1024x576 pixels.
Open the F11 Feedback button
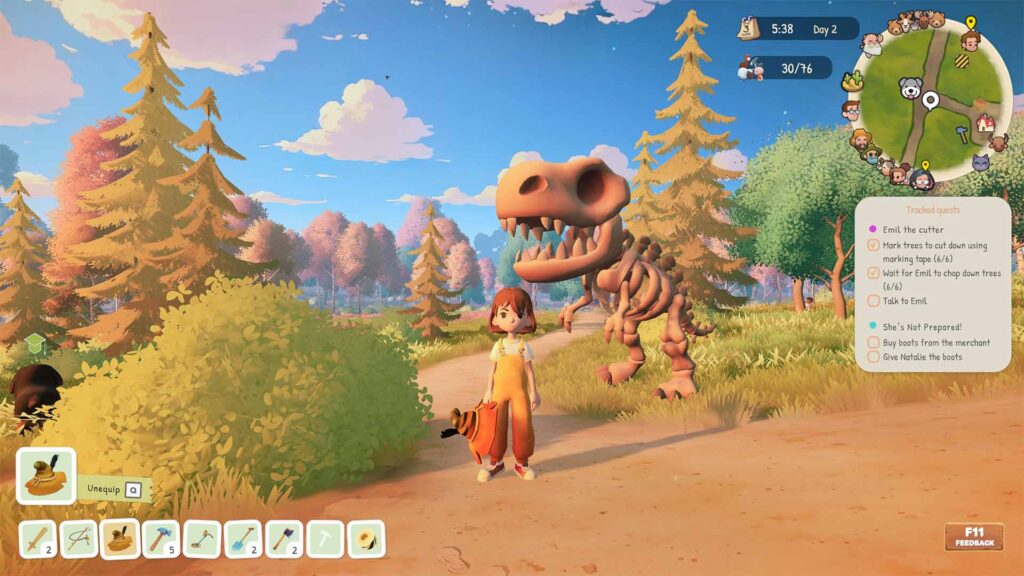pyautogui.click(x=973, y=537)
